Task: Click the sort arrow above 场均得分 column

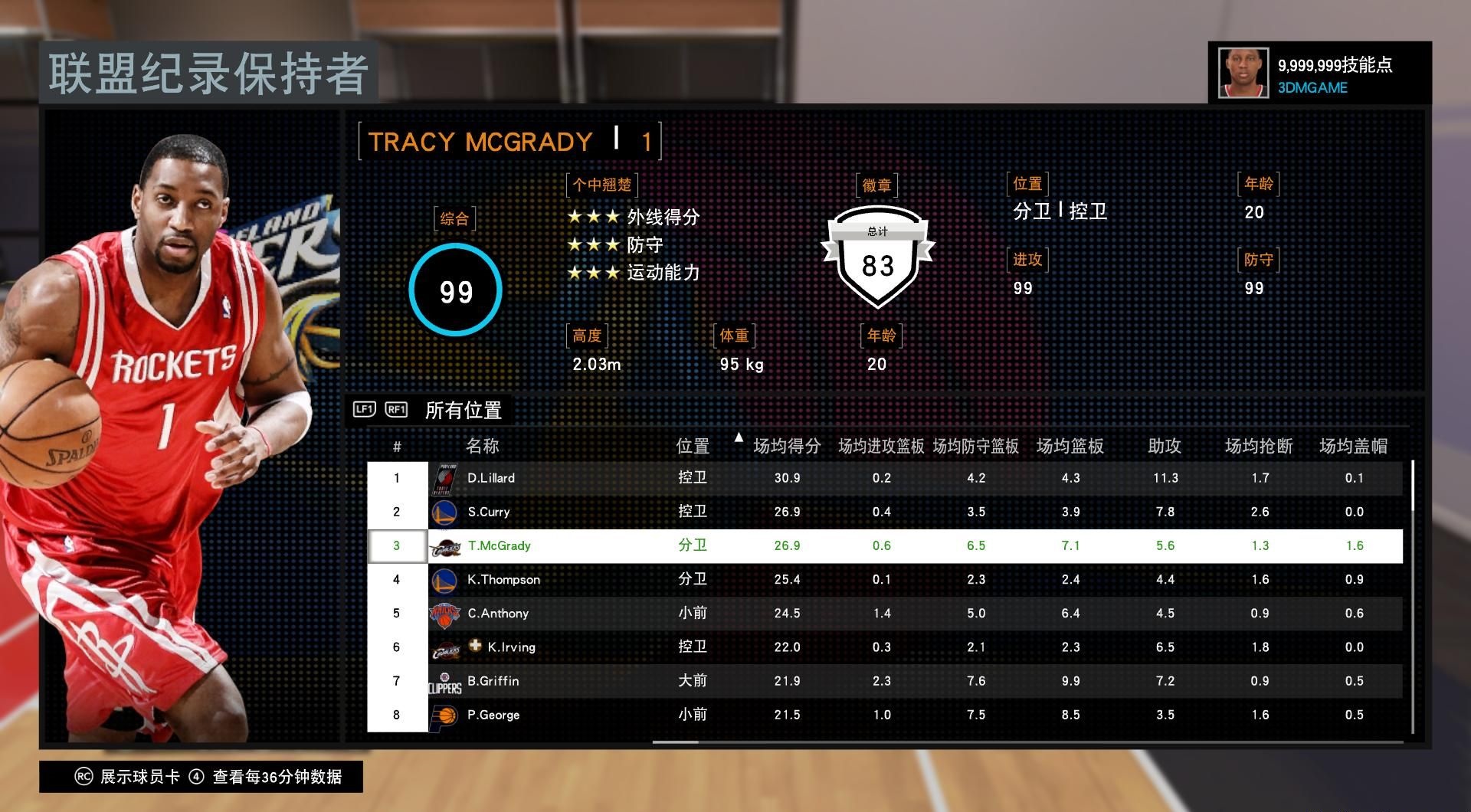Action: (739, 437)
